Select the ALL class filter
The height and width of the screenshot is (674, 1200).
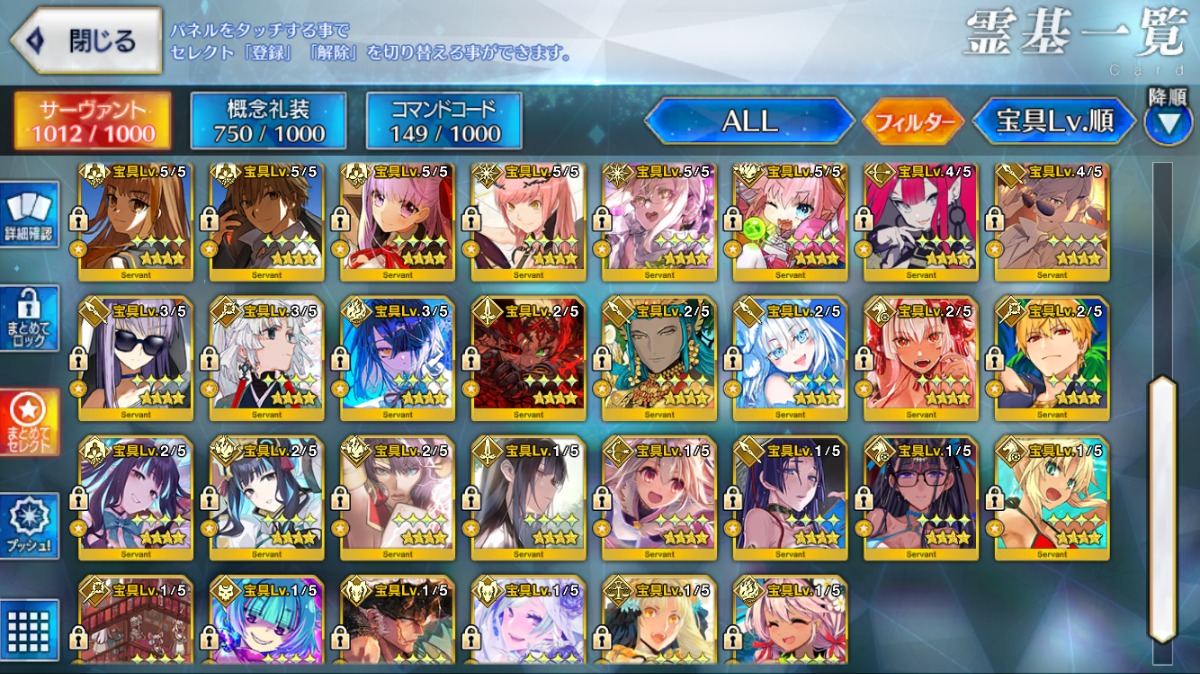click(x=749, y=122)
